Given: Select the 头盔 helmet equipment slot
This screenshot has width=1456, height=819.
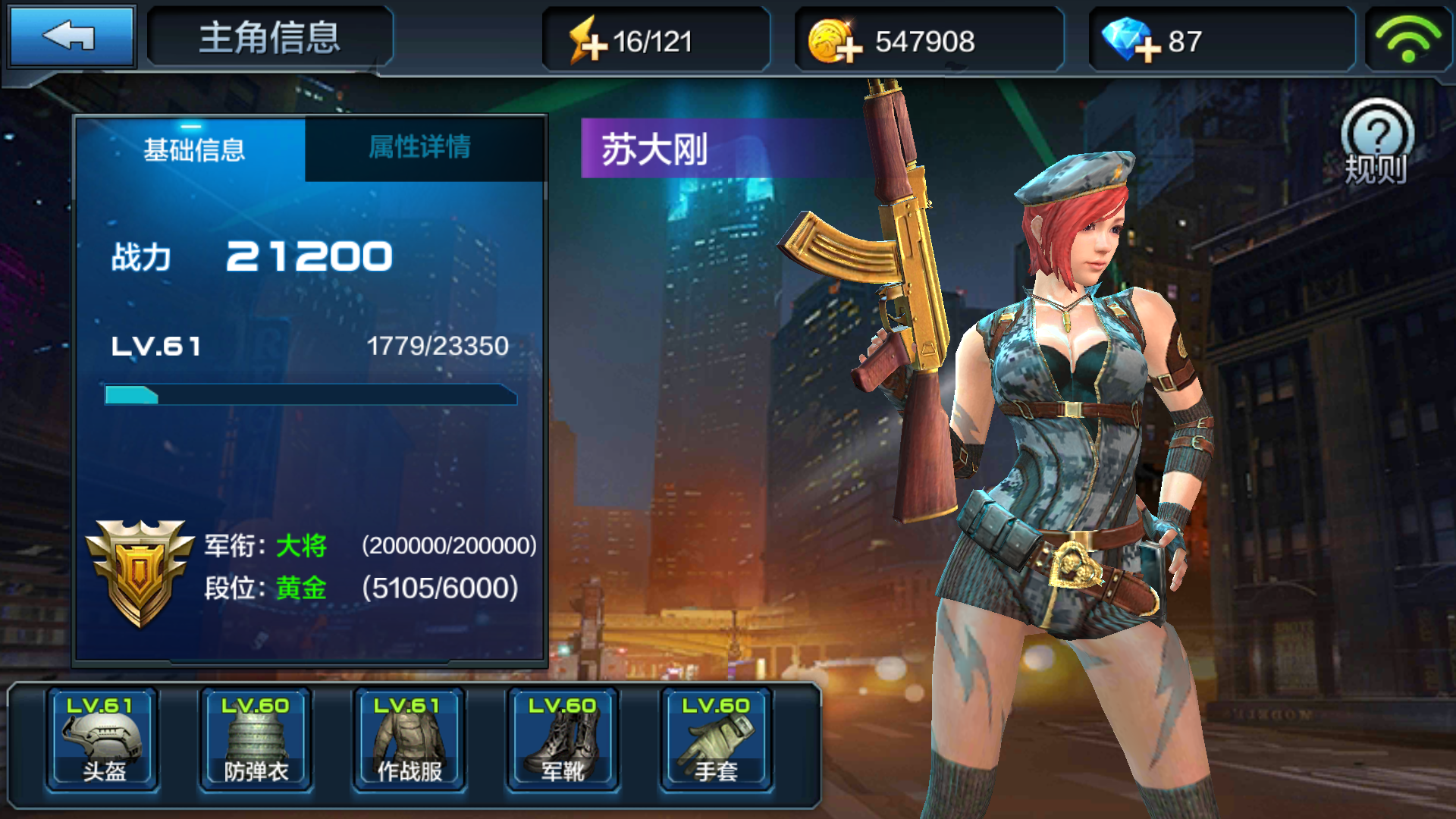Looking at the screenshot, I should click(x=103, y=739).
